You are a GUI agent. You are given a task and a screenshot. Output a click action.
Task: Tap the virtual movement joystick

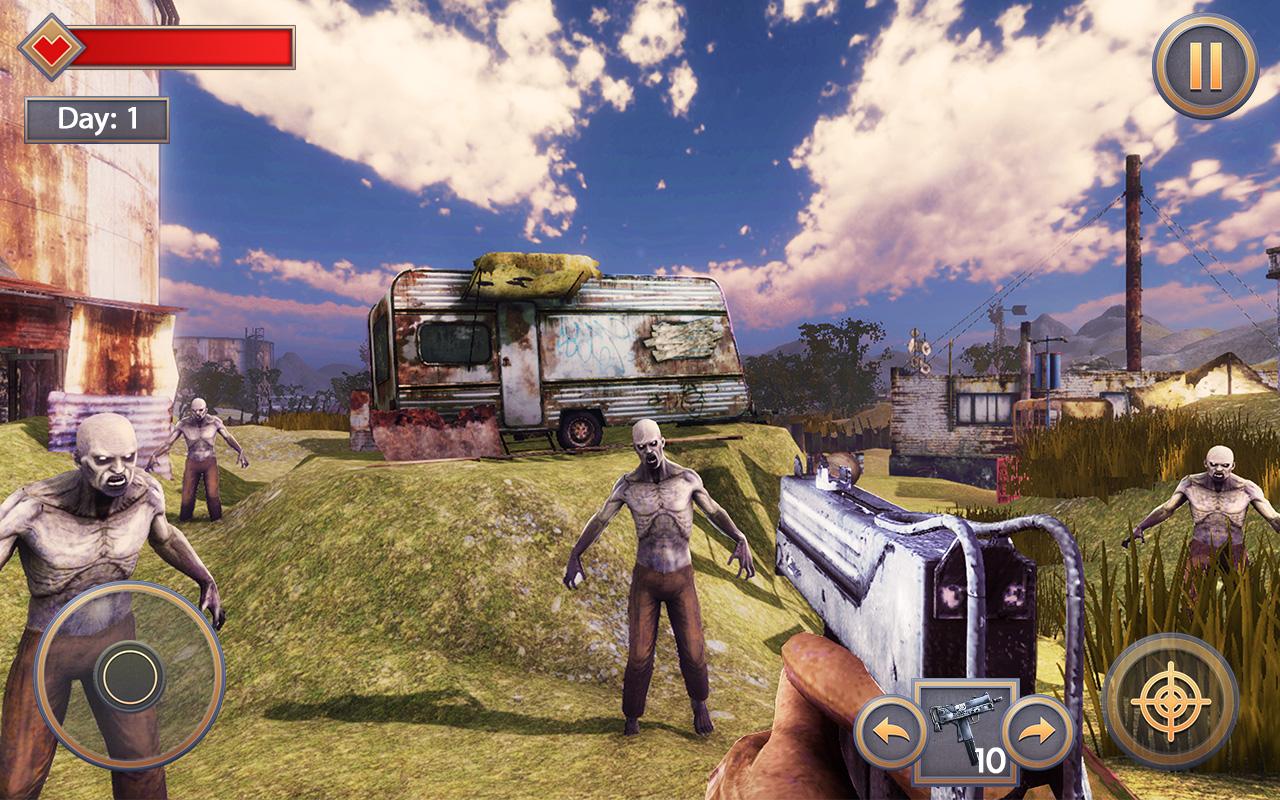pos(129,676)
